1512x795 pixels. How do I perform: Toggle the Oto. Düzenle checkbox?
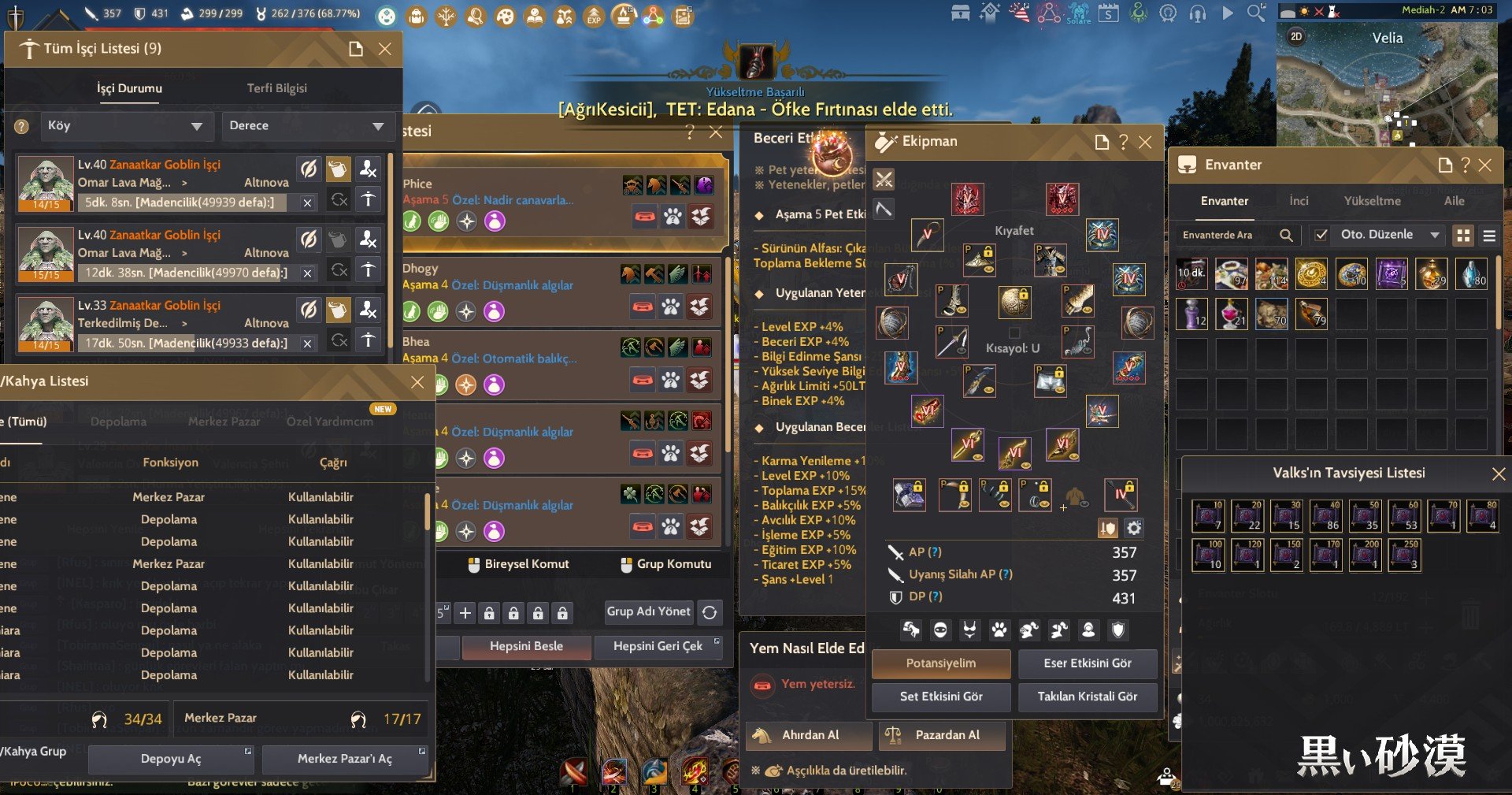point(1321,235)
